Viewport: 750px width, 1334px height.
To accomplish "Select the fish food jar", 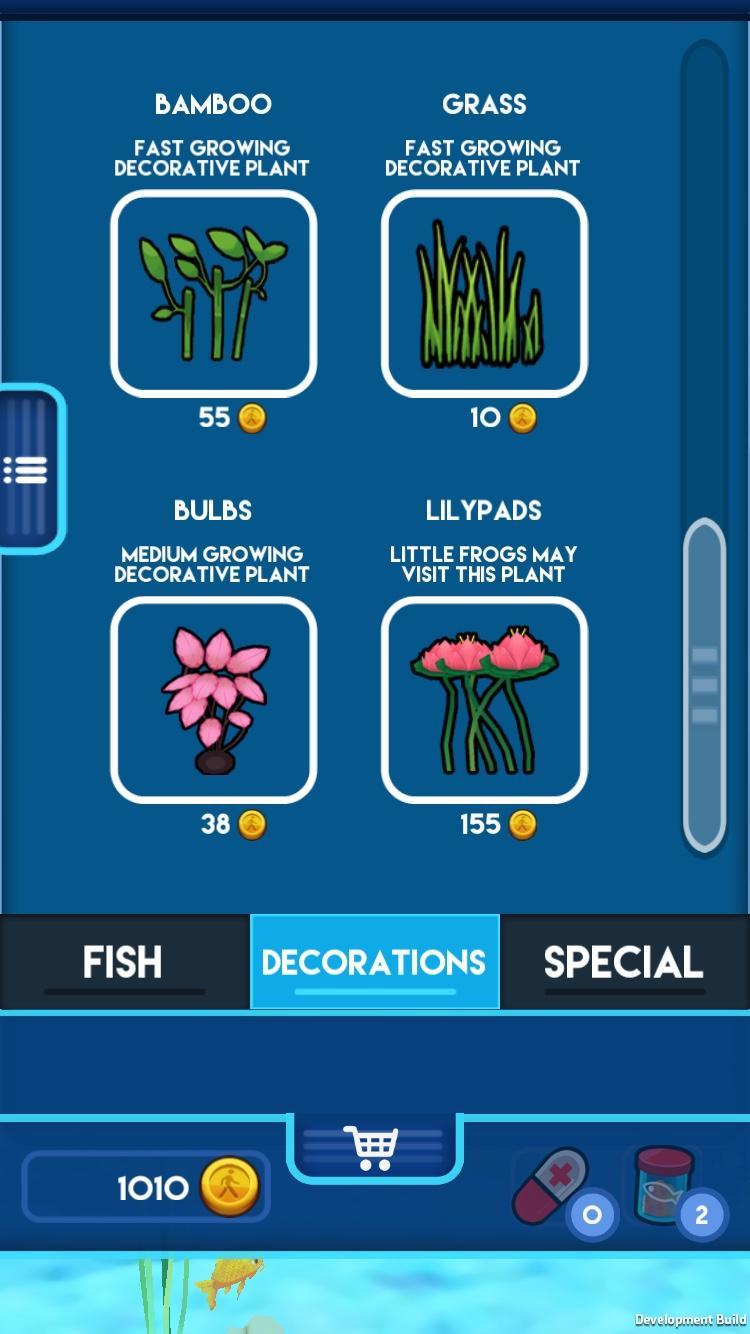I will (x=662, y=1185).
